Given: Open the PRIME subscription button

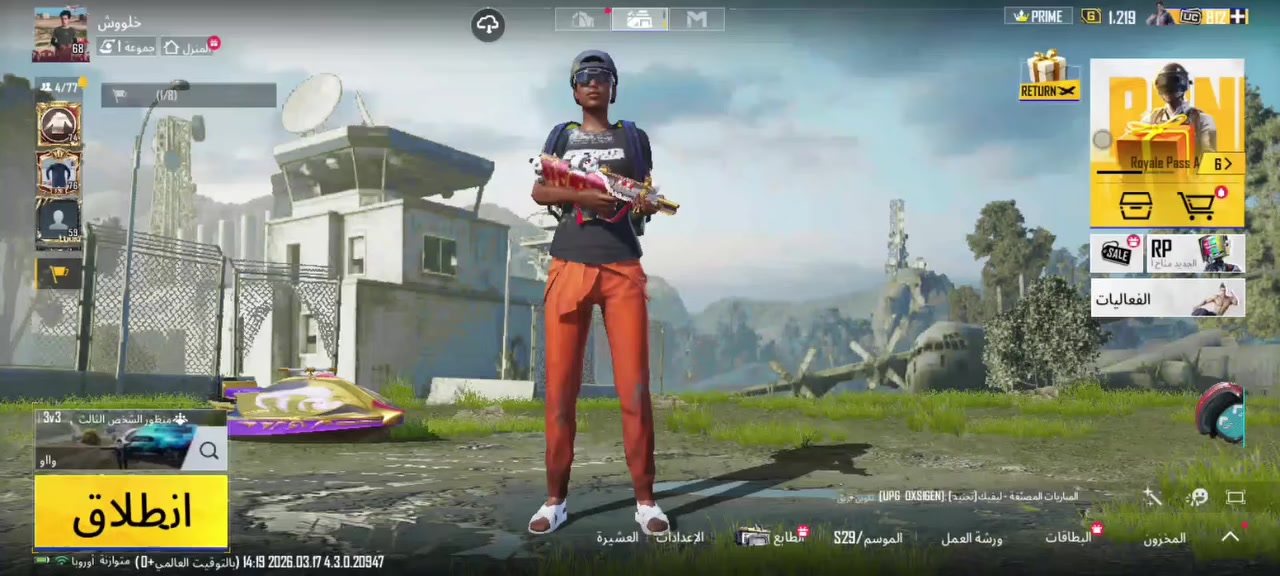Looking at the screenshot, I should point(1038,16).
